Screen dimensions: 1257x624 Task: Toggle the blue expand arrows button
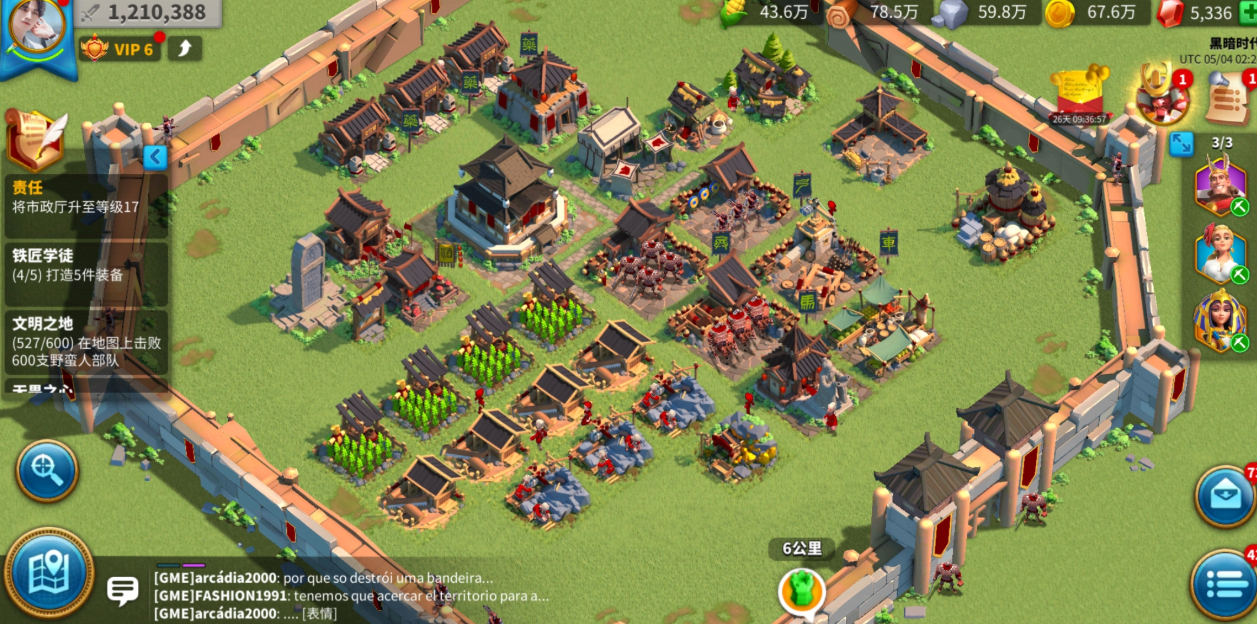tap(1181, 143)
